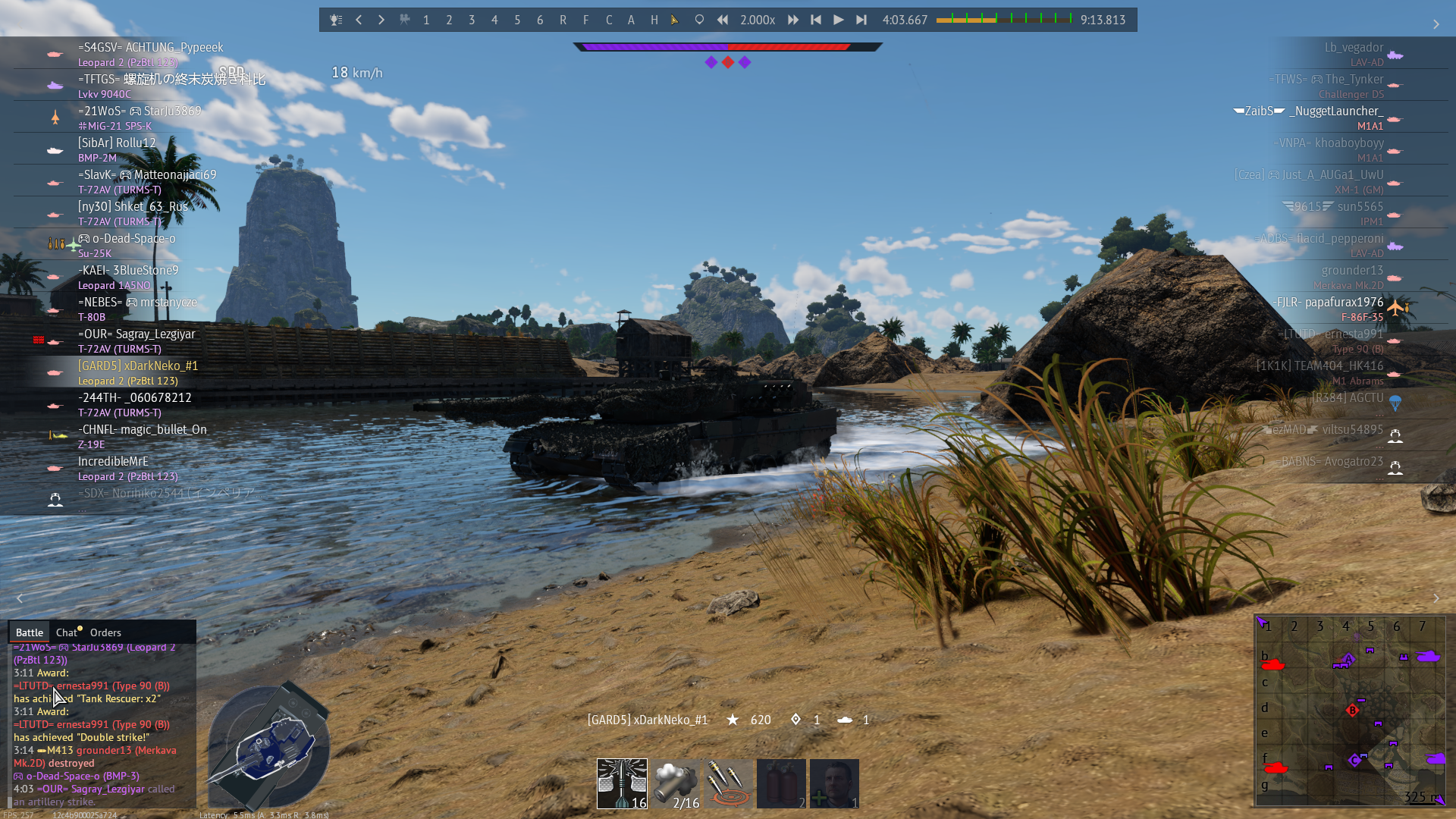Jump back to previous replay marker
The width and height of the screenshot is (1456, 819).
click(816, 20)
